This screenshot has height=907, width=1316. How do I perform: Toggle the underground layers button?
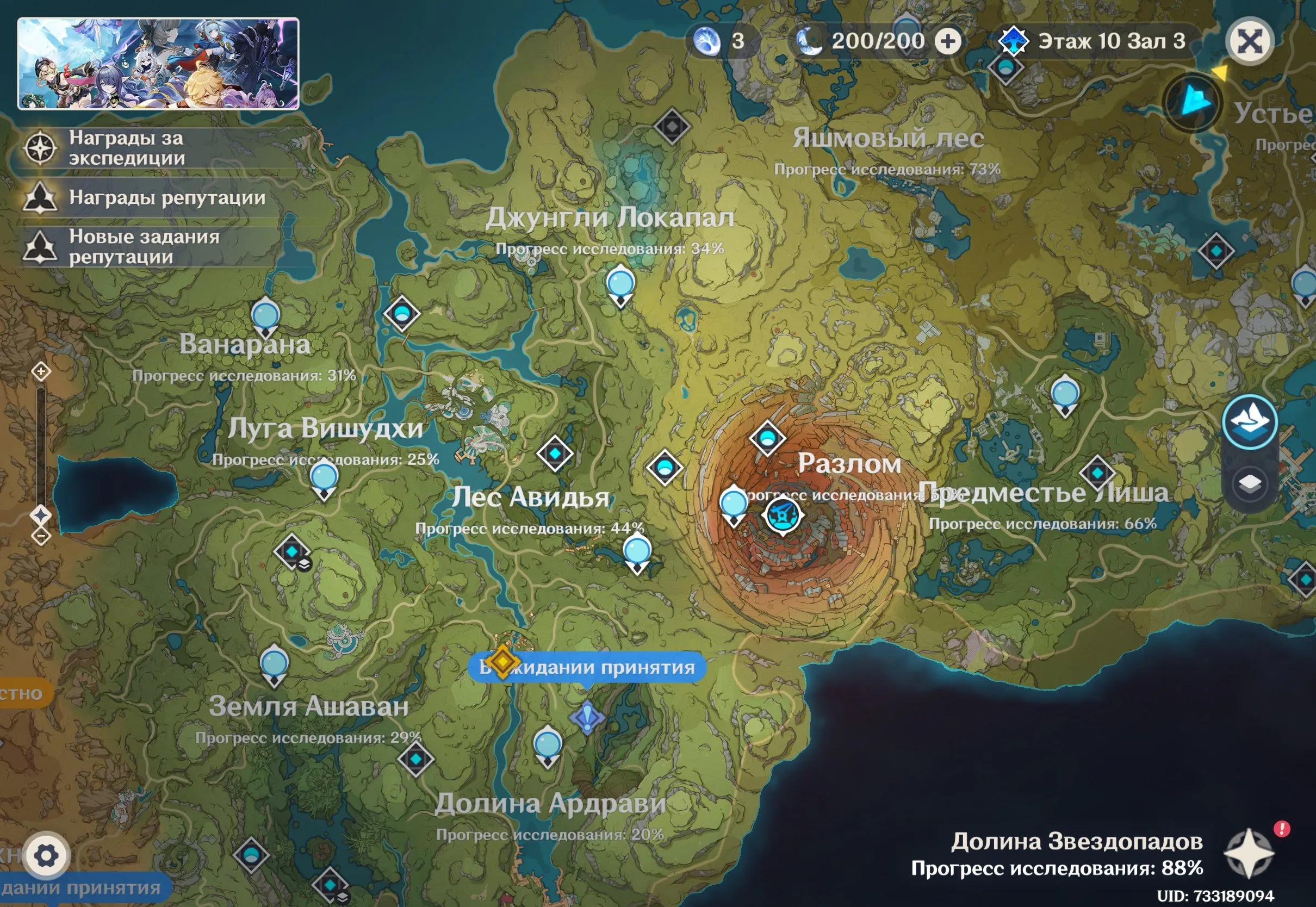point(1250,484)
